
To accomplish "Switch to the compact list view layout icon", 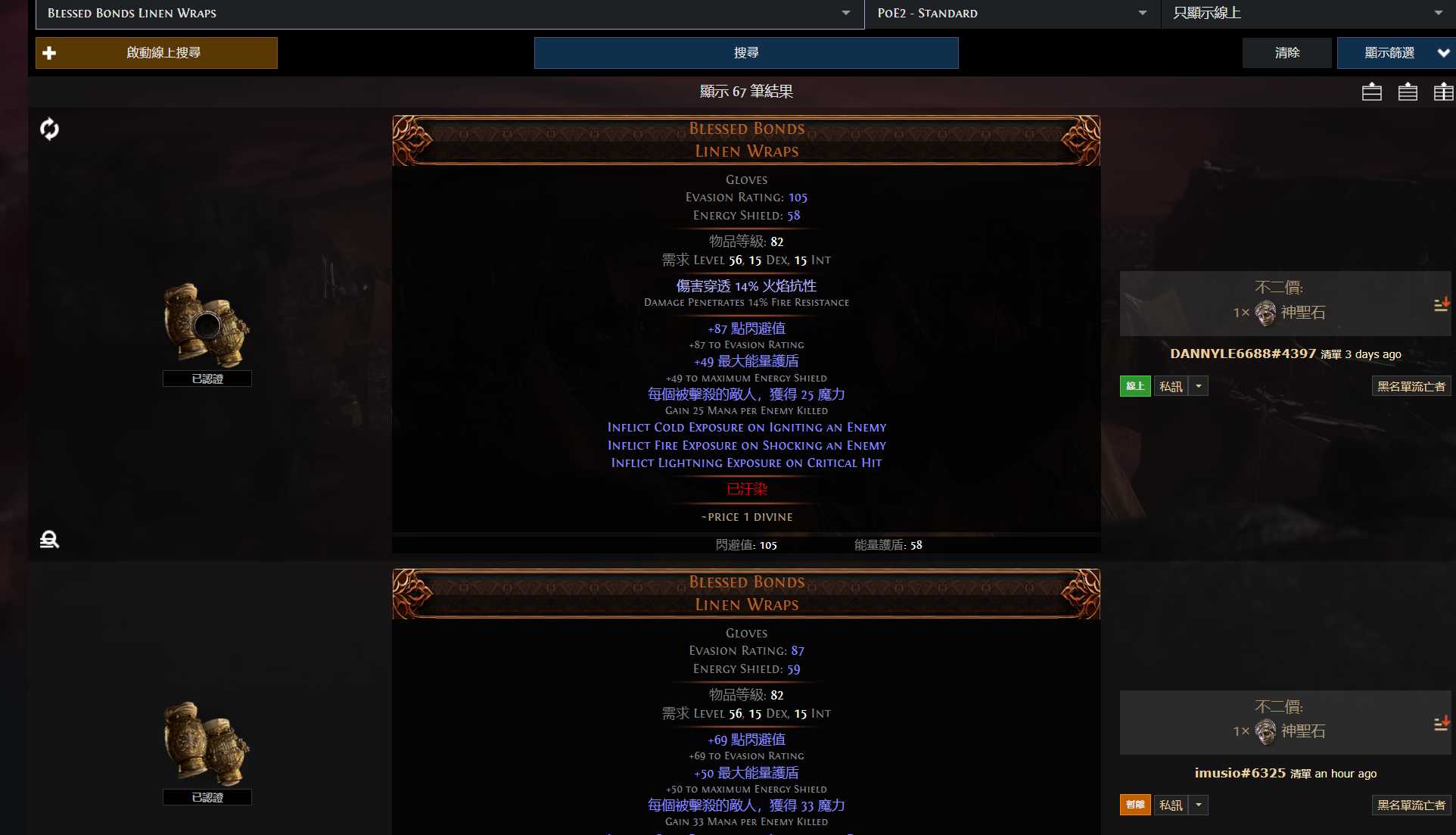I will 1370,92.
